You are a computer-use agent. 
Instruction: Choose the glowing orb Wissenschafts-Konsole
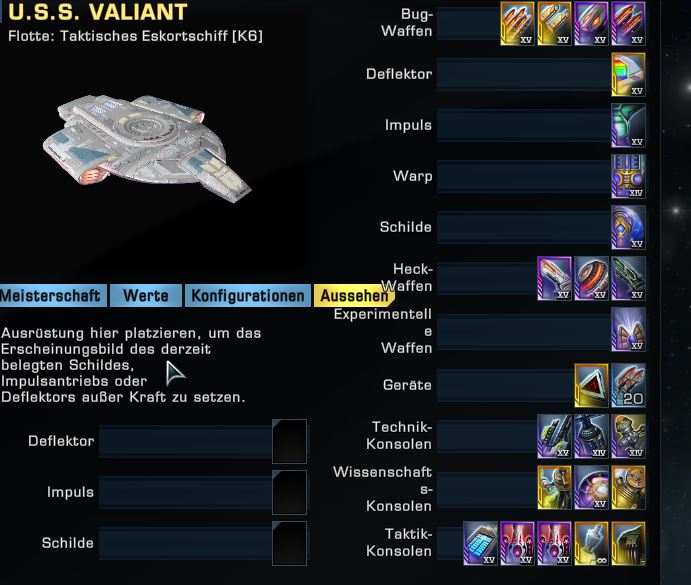point(591,488)
